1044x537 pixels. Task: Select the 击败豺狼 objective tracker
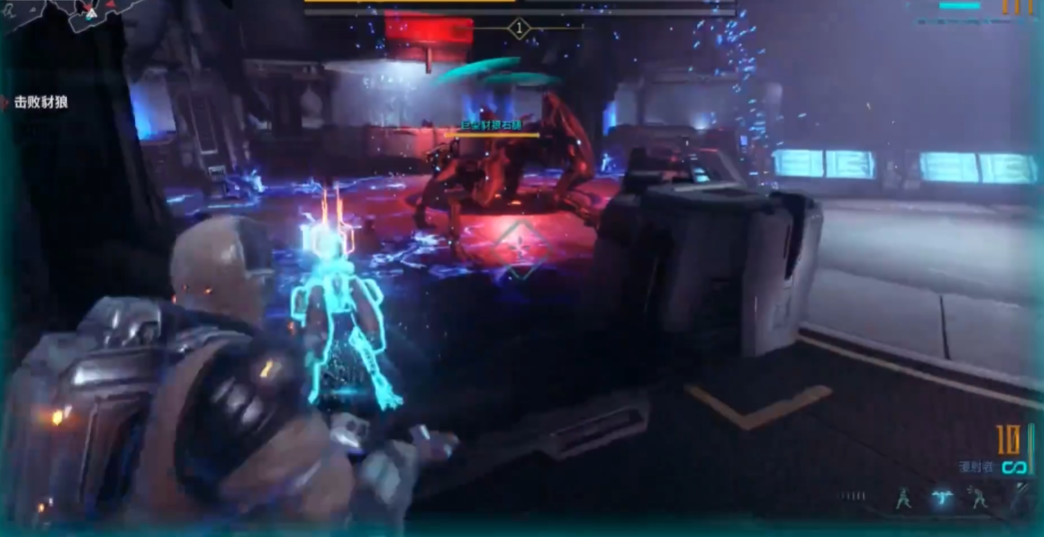(x=41, y=102)
